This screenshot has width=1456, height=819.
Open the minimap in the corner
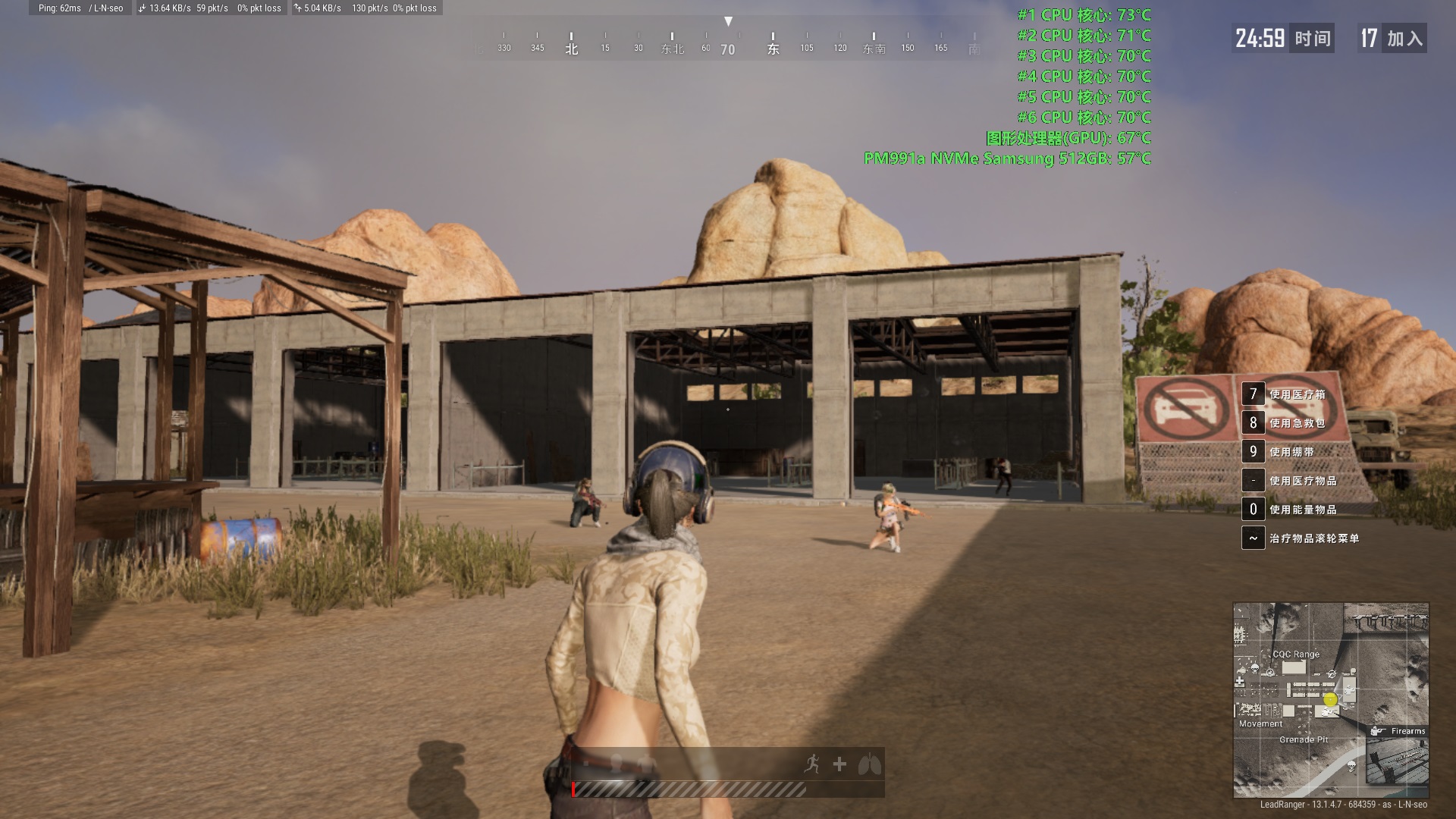[1331, 699]
